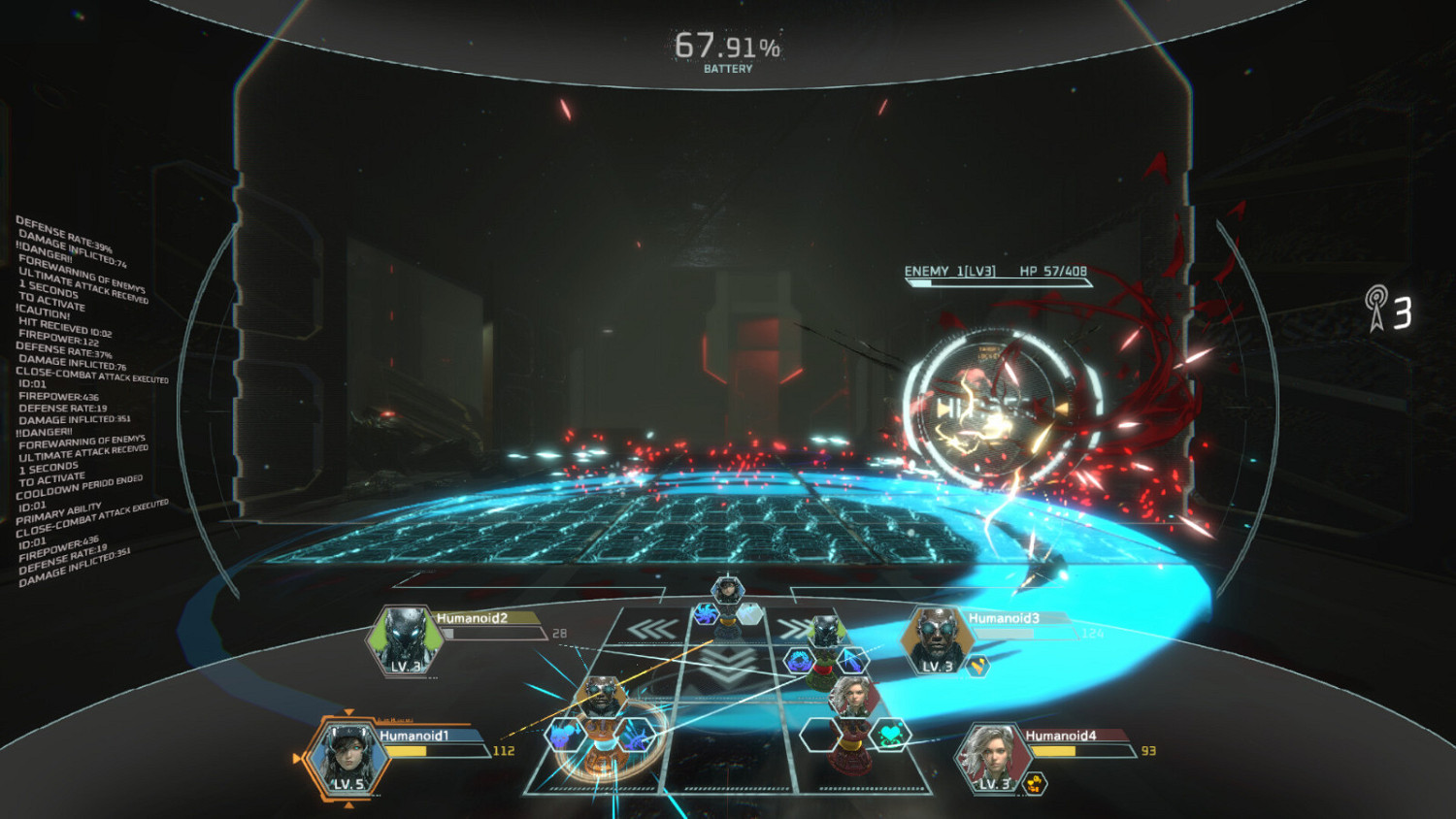Collapse the downward chevron arrows in the center
1456x819 pixels.
tap(726, 667)
